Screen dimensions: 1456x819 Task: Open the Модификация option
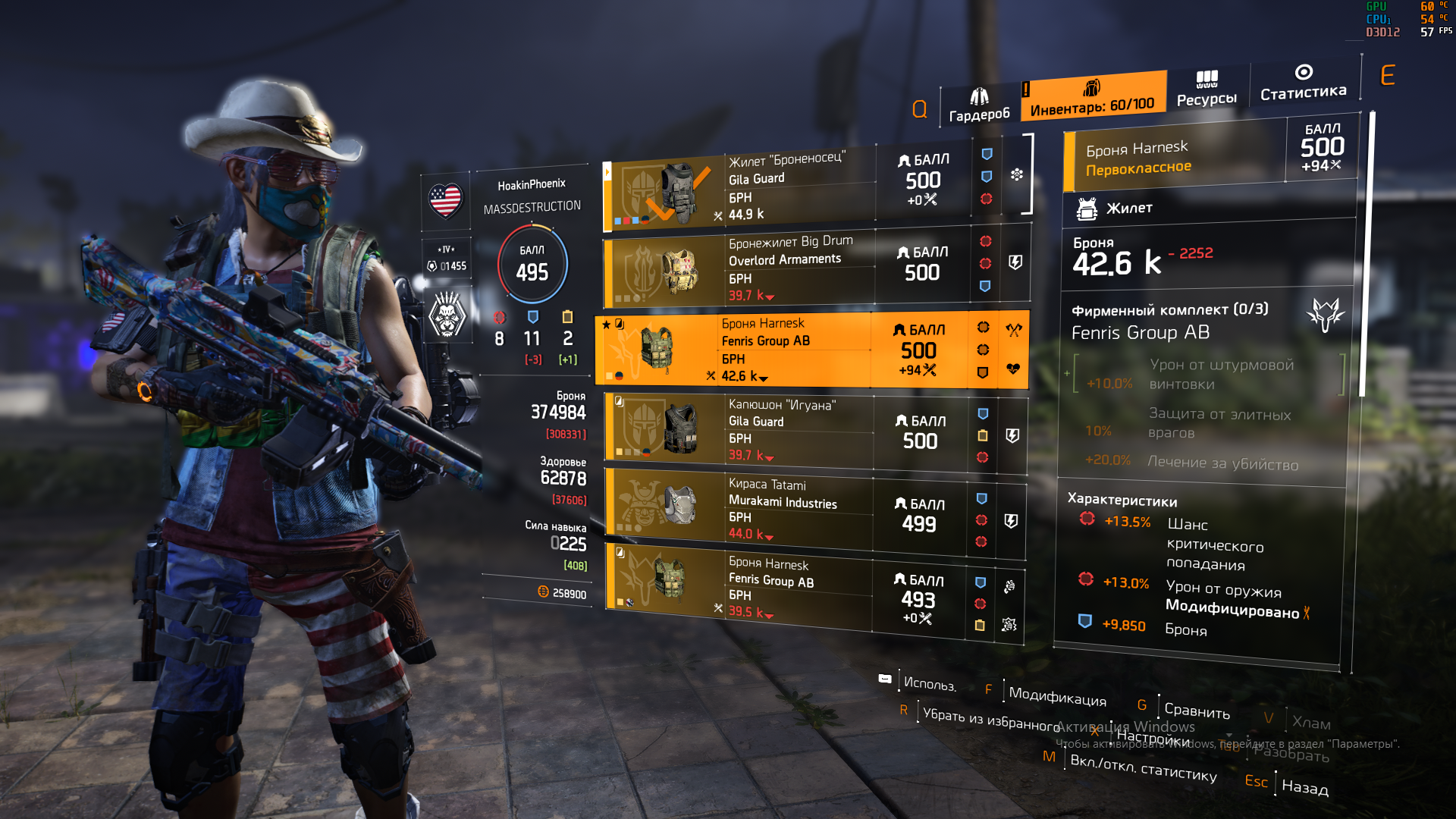[x=1057, y=696]
